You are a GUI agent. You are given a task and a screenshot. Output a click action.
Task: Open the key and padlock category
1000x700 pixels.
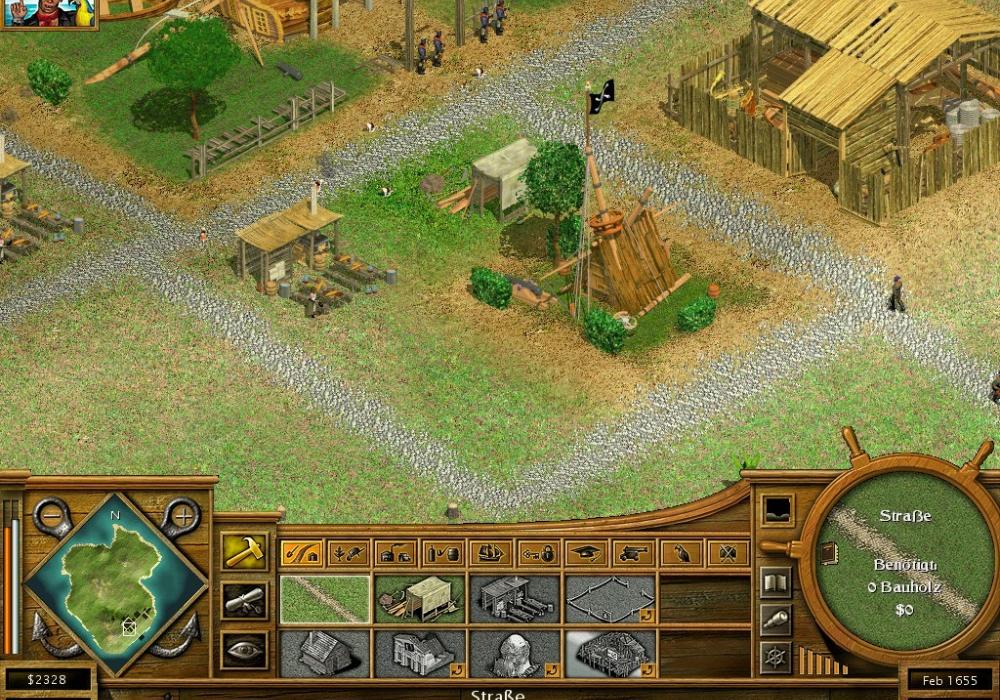[x=538, y=552]
